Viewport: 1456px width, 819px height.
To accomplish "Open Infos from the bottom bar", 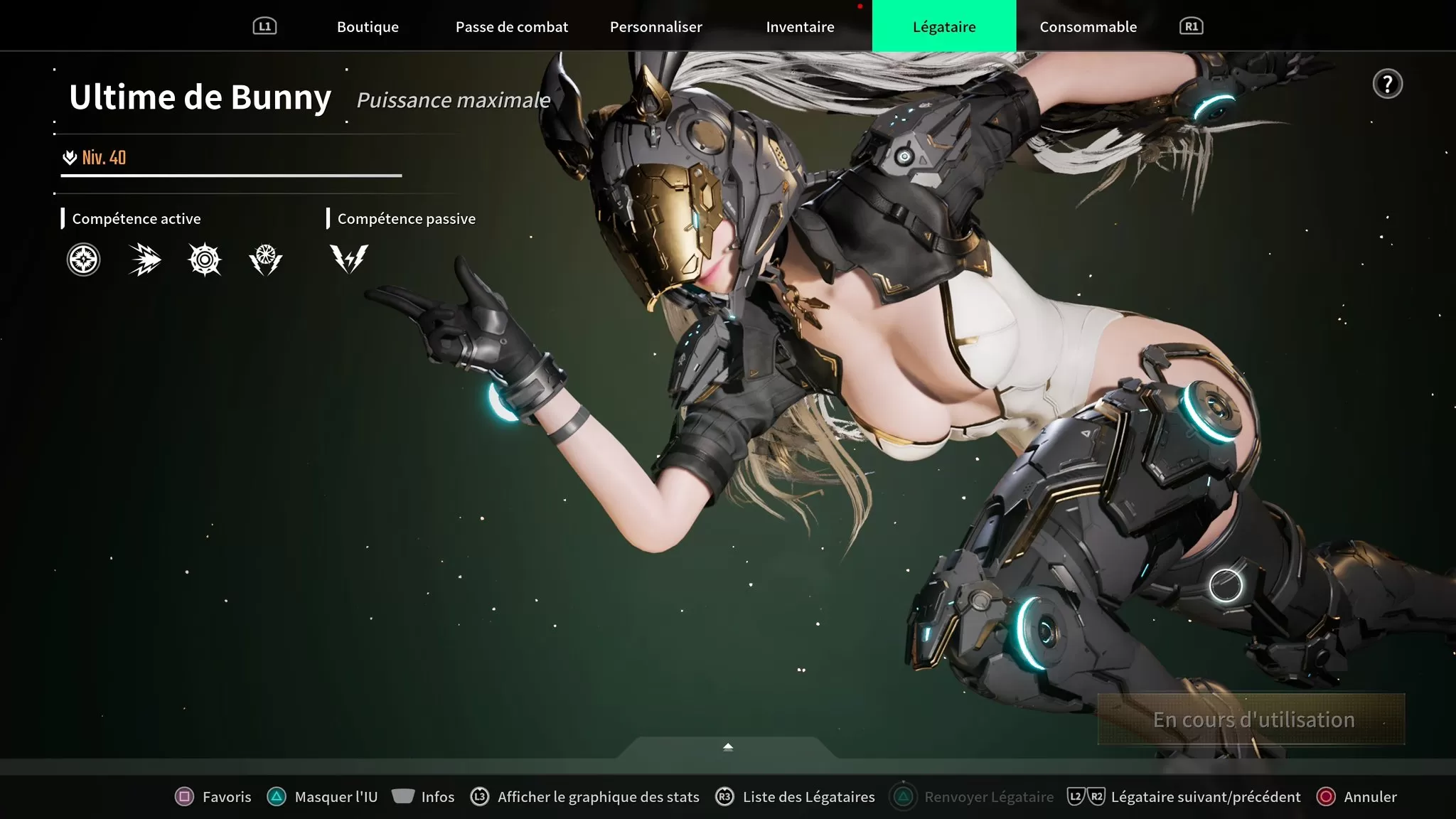I will point(423,797).
